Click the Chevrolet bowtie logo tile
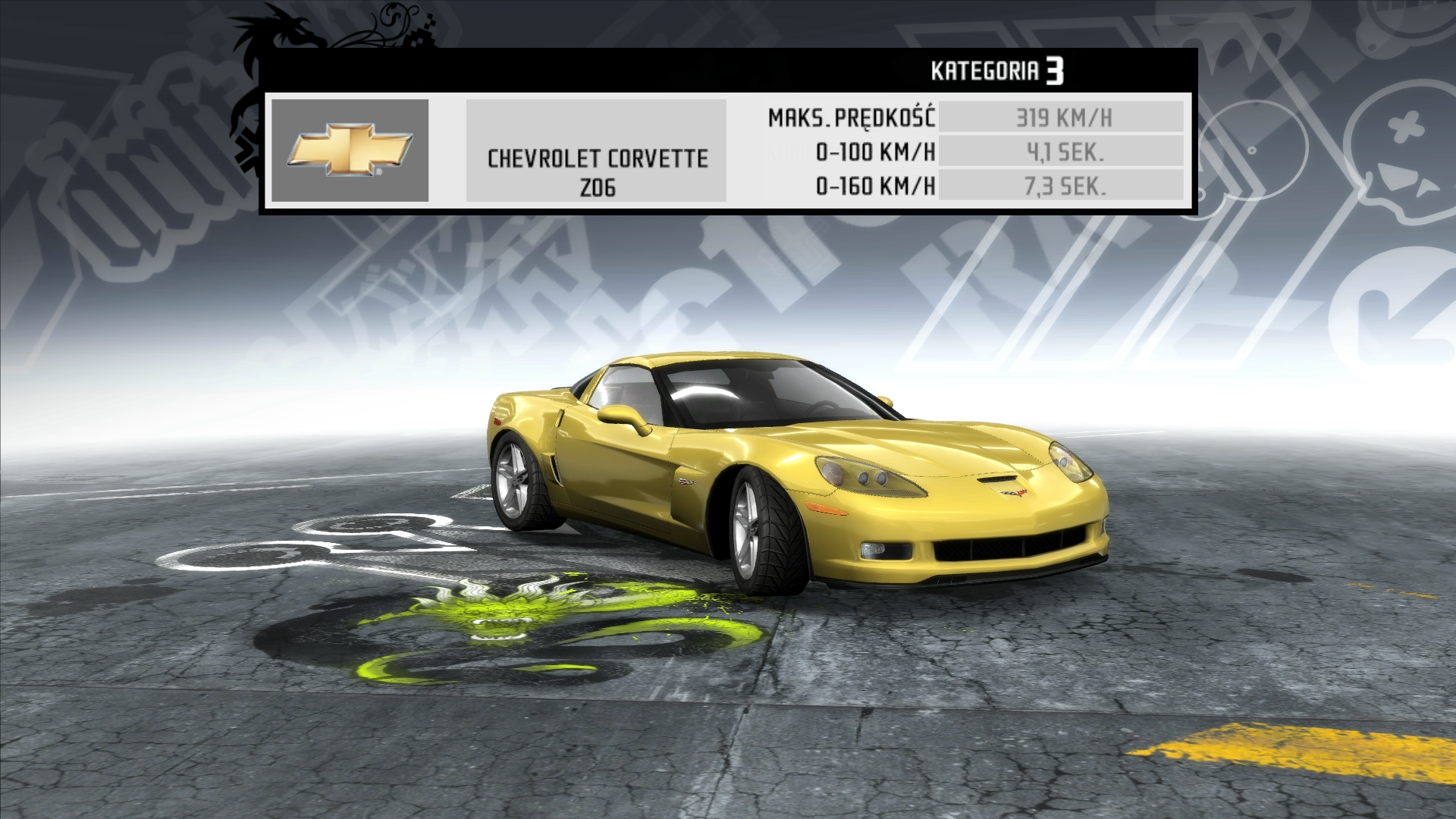The height and width of the screenshot is (819, 1456). (x=350, y=150)
